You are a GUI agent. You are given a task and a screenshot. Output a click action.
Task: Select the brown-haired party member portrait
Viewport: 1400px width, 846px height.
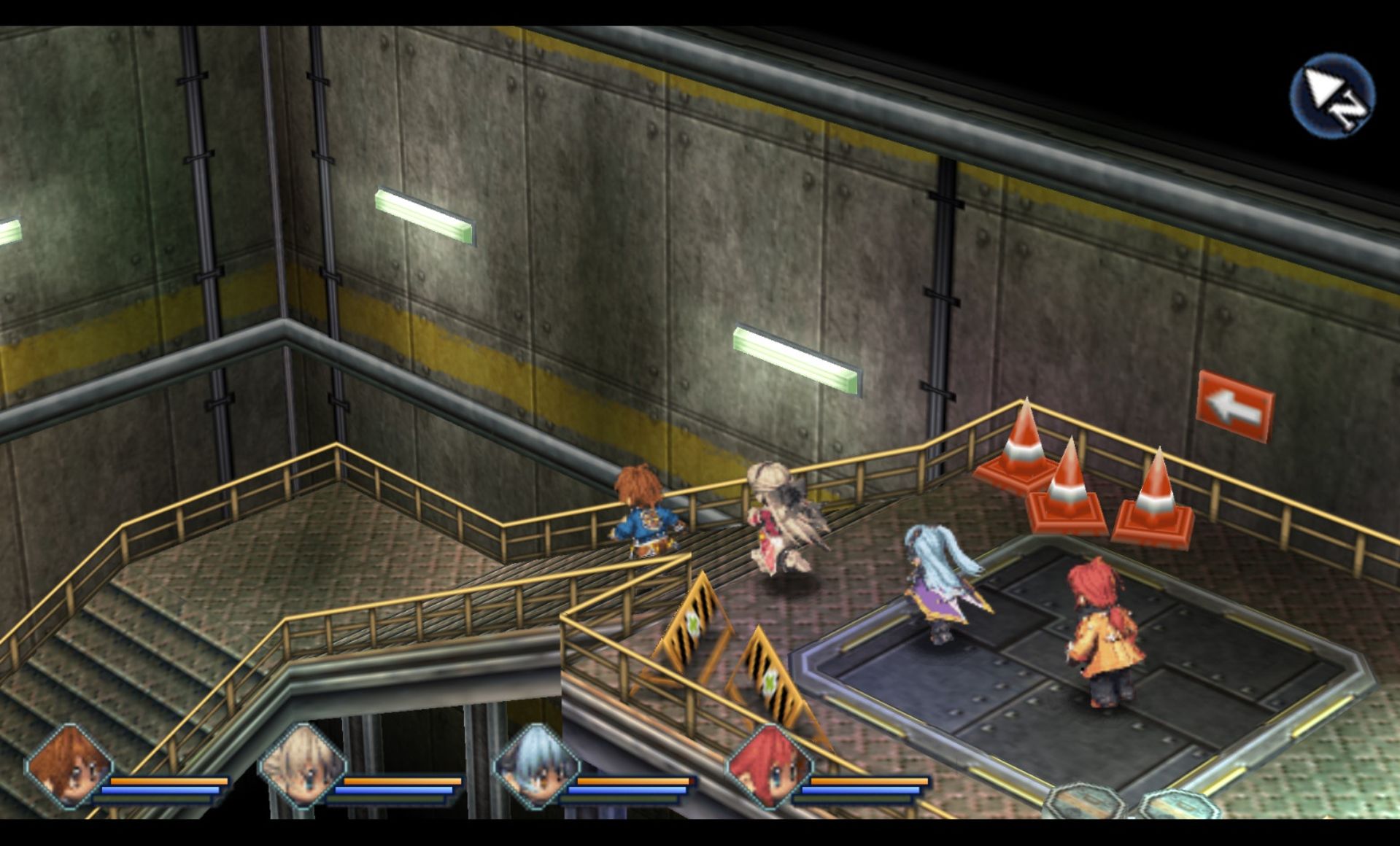click(x=70, y=767)
